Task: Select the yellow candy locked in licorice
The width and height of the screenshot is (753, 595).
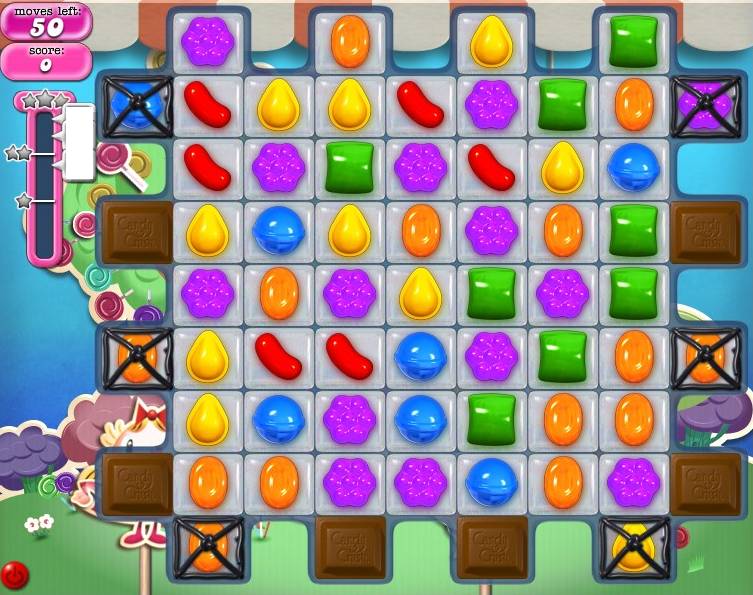Action: 634,546
